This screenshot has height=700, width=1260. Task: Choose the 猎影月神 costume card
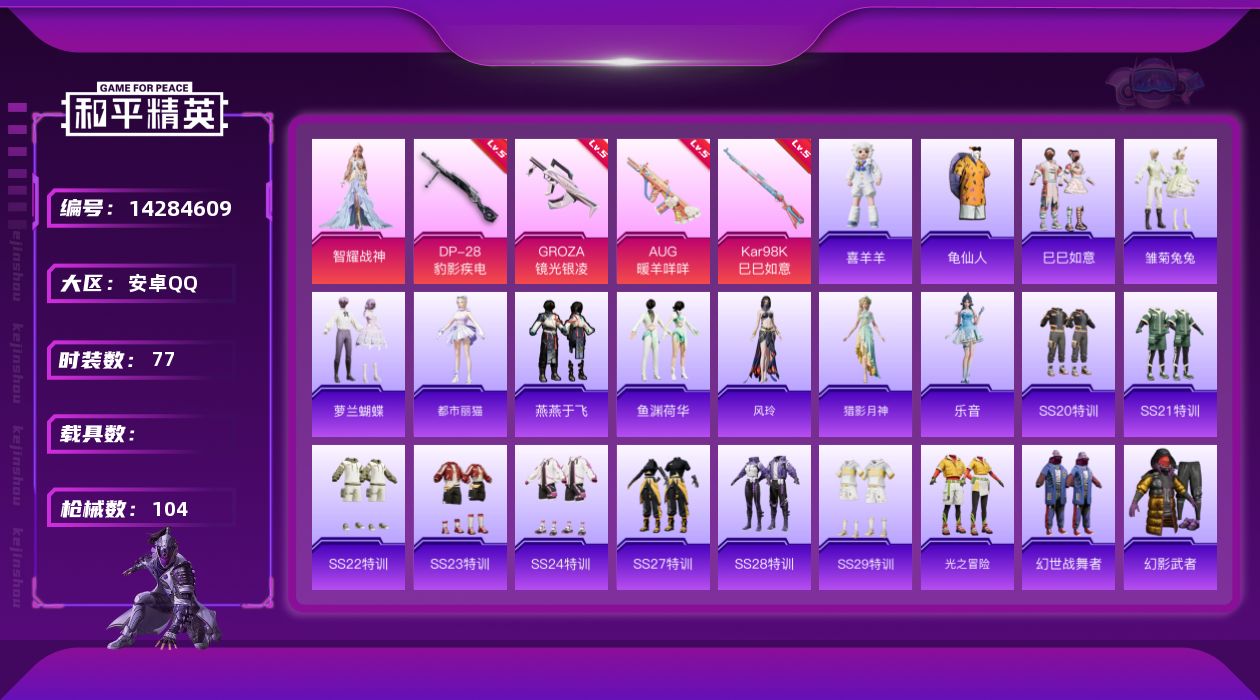865,364
